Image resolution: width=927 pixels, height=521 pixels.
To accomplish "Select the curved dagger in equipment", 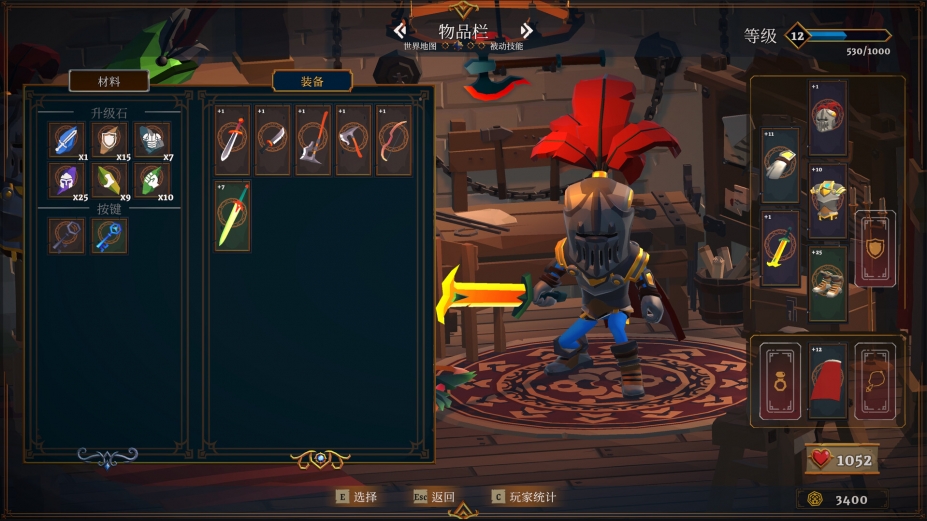I will (x=272, y=140).
